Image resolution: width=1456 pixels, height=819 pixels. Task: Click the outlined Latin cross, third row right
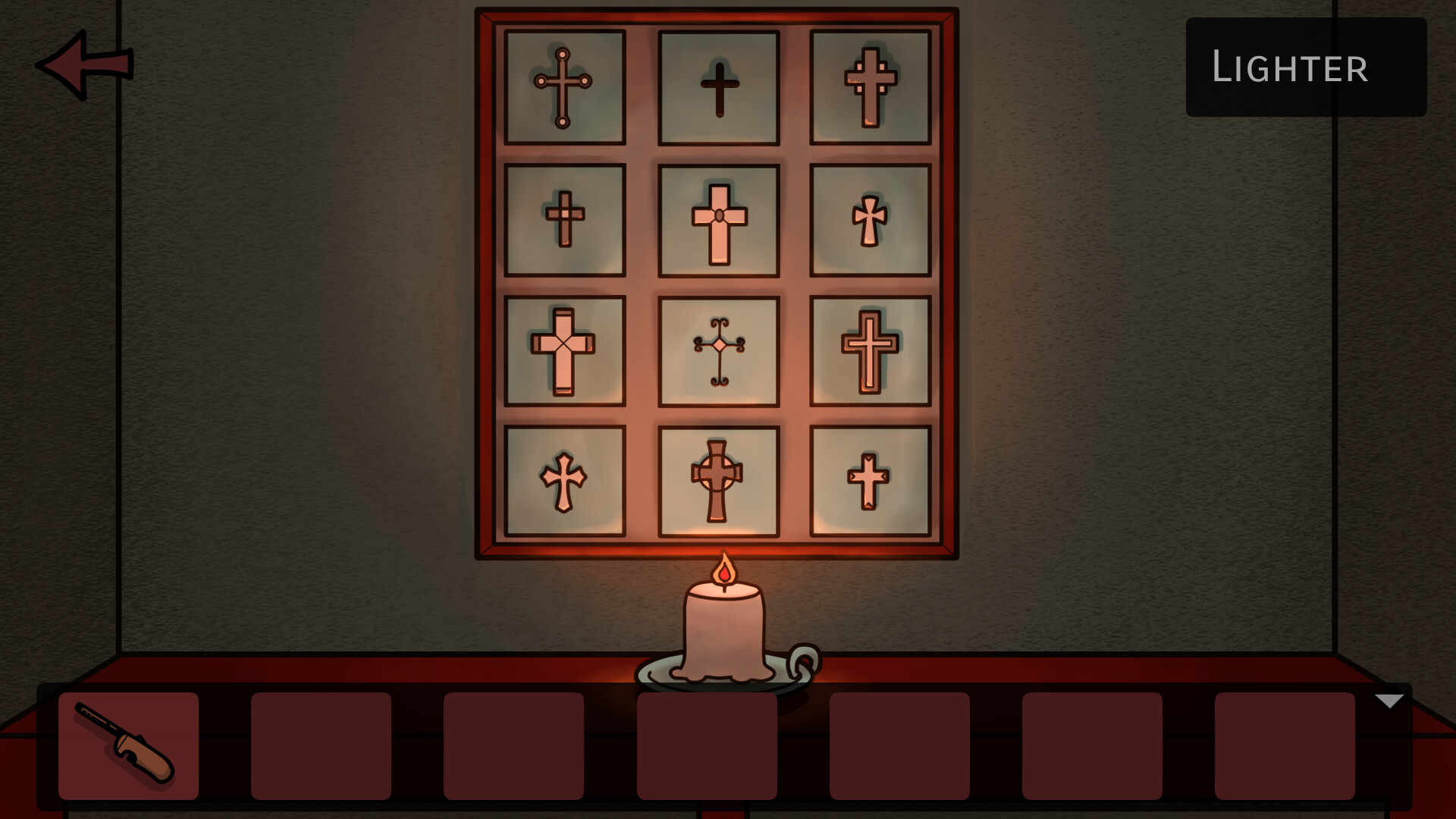point(871,349)
